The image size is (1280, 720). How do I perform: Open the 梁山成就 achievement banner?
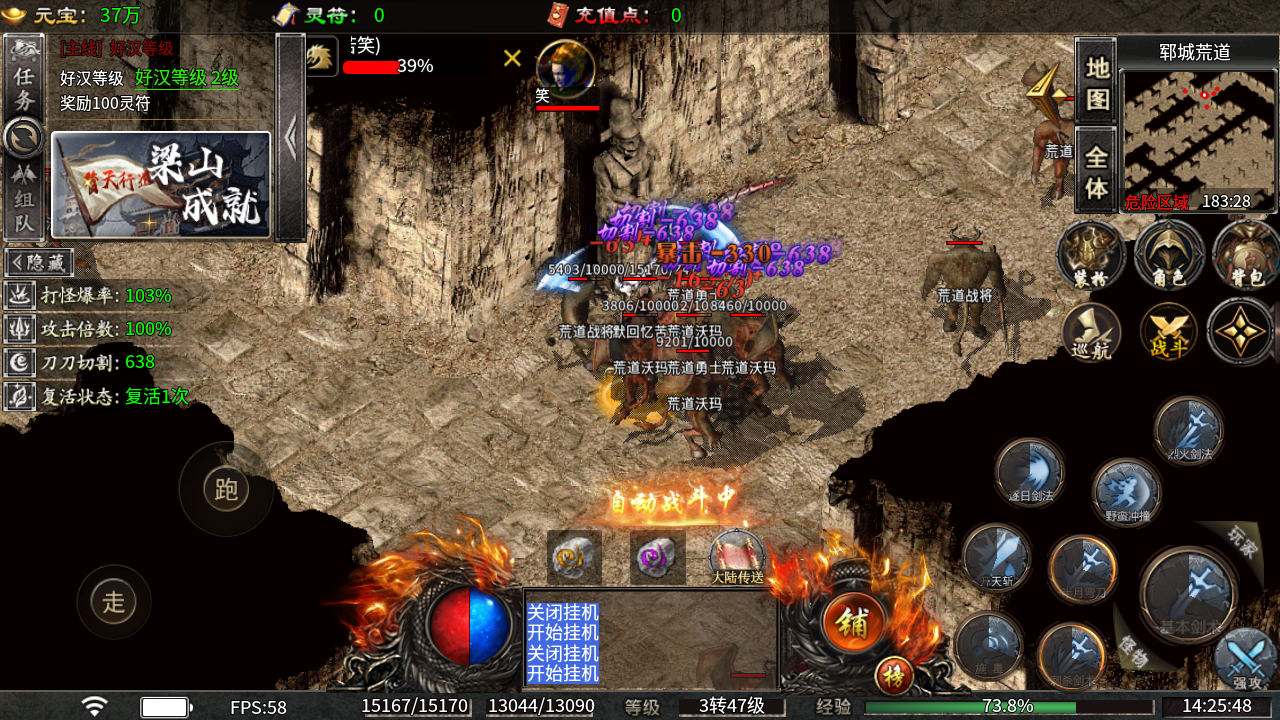tap(161, 185)
